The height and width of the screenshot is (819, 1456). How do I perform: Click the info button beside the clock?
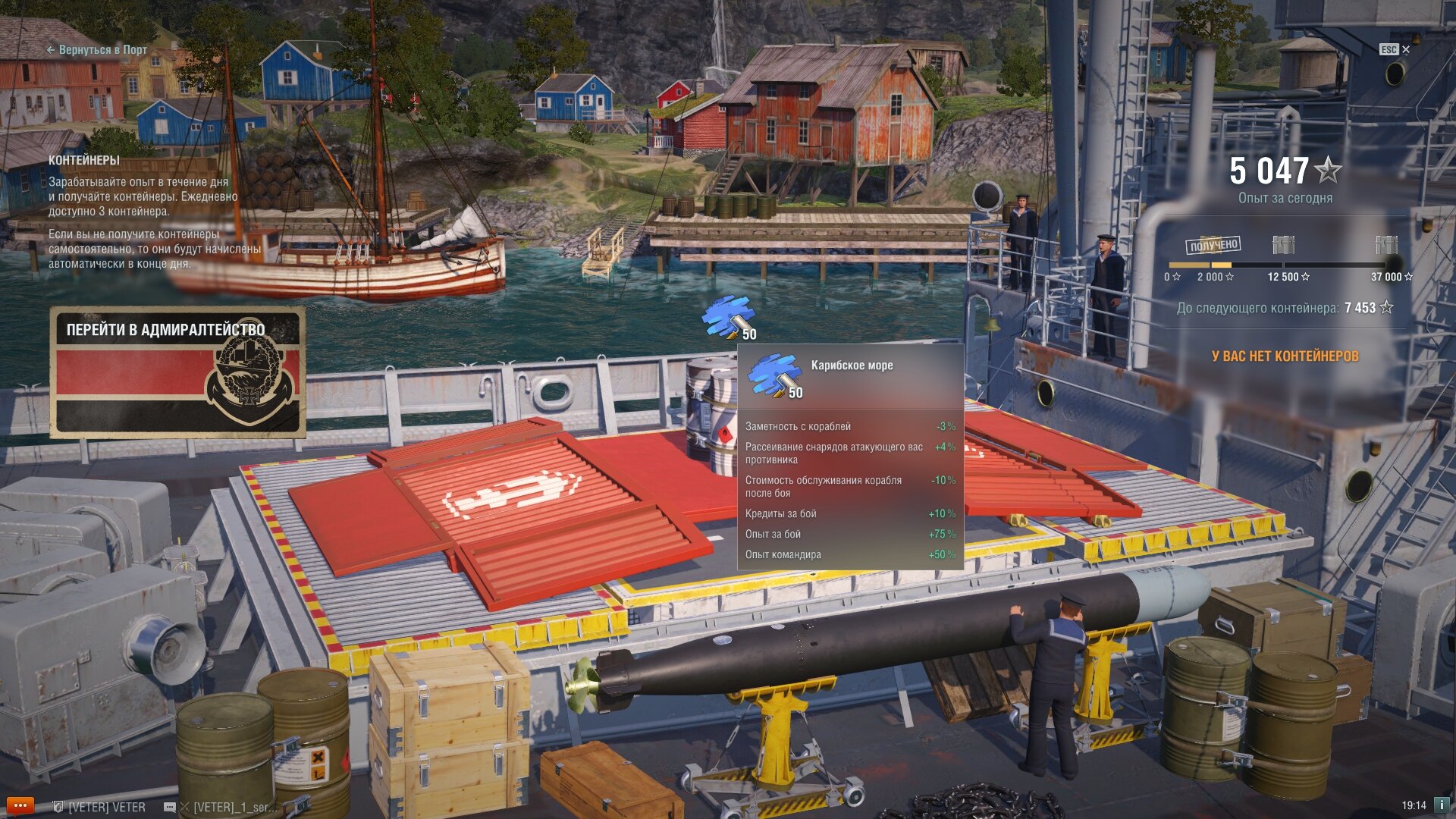click(1442, 805)
